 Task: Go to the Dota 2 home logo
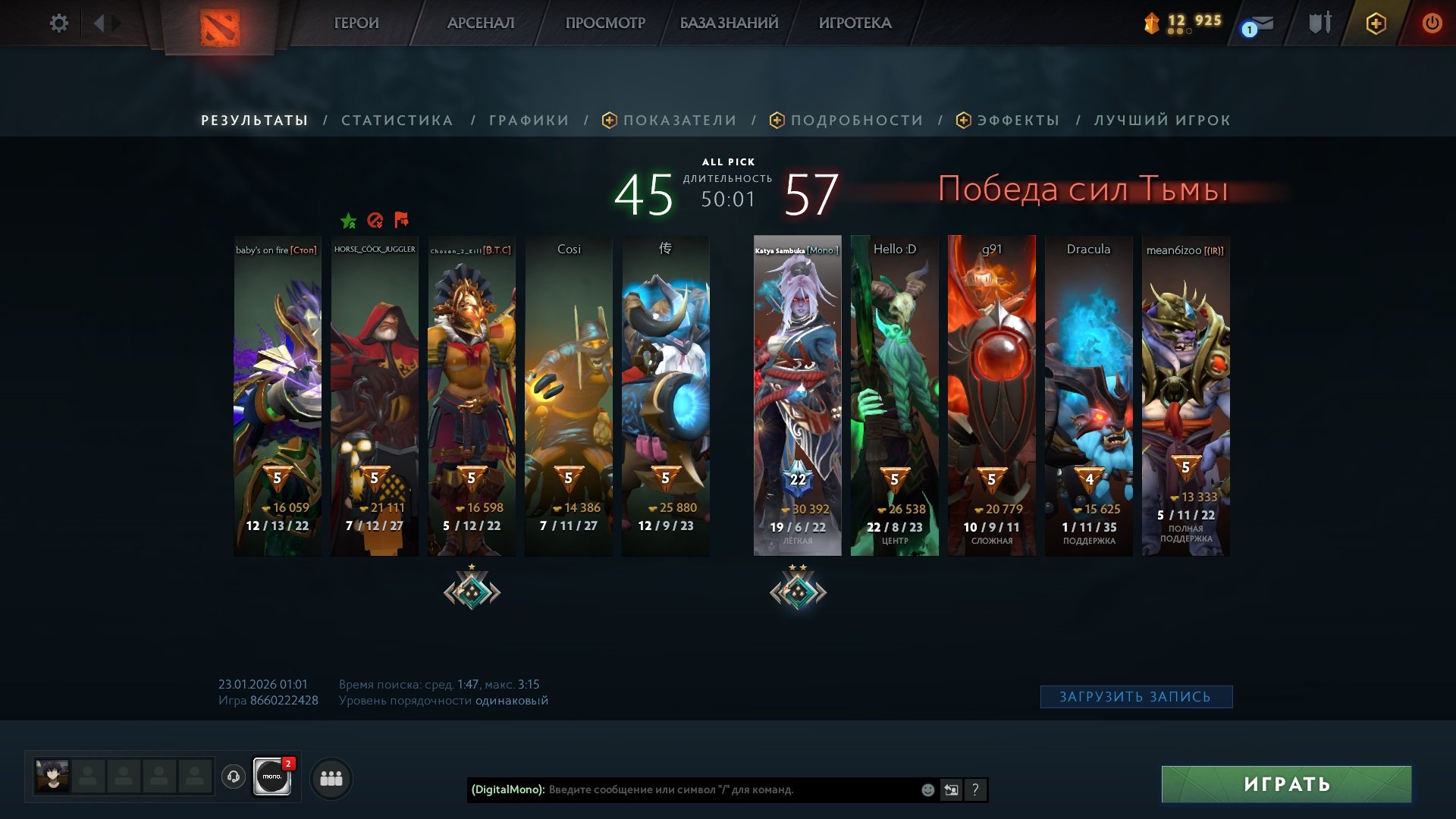click(x=220, y=28)
